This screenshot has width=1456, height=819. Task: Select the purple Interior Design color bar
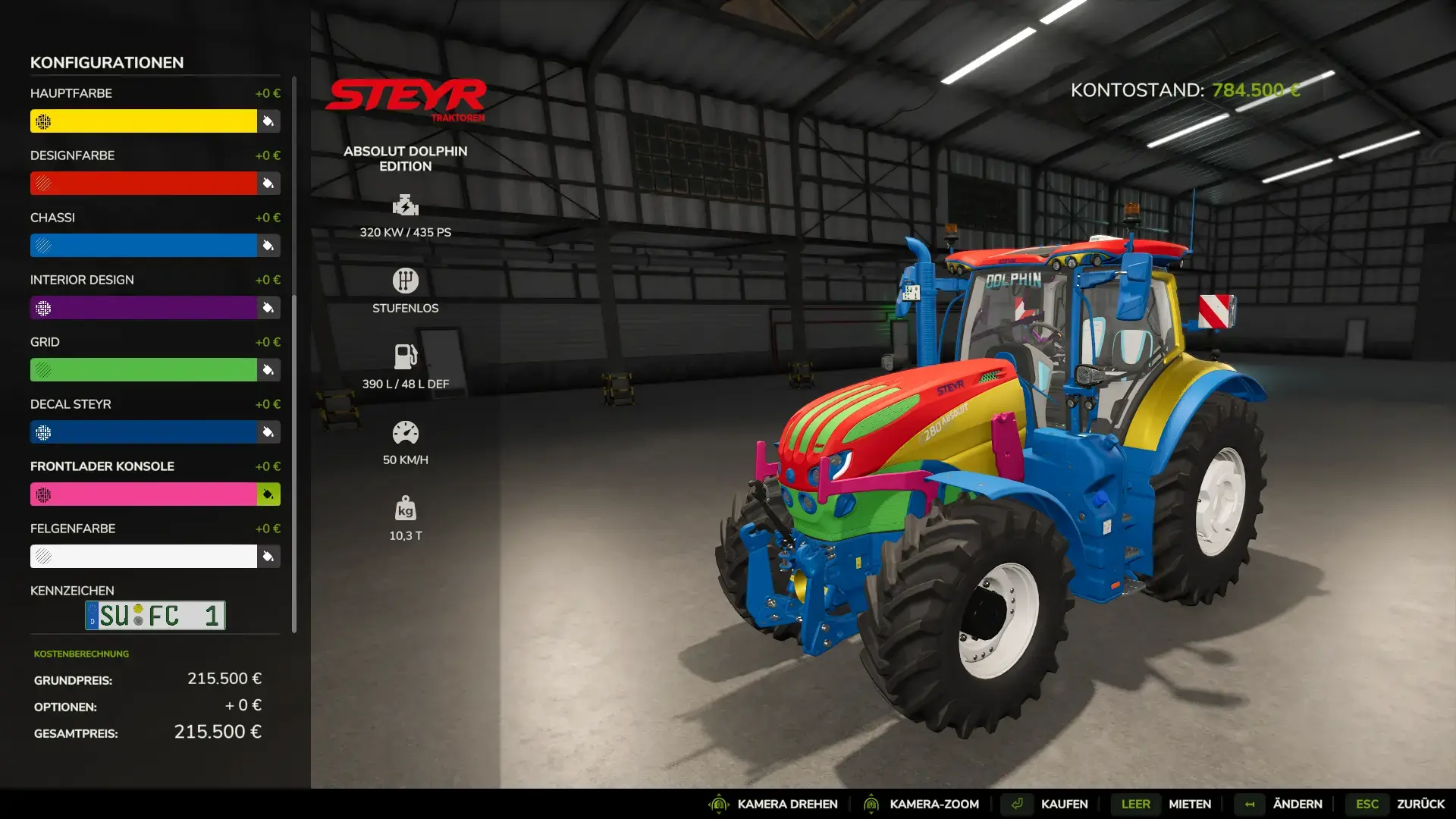coord(143,308)
